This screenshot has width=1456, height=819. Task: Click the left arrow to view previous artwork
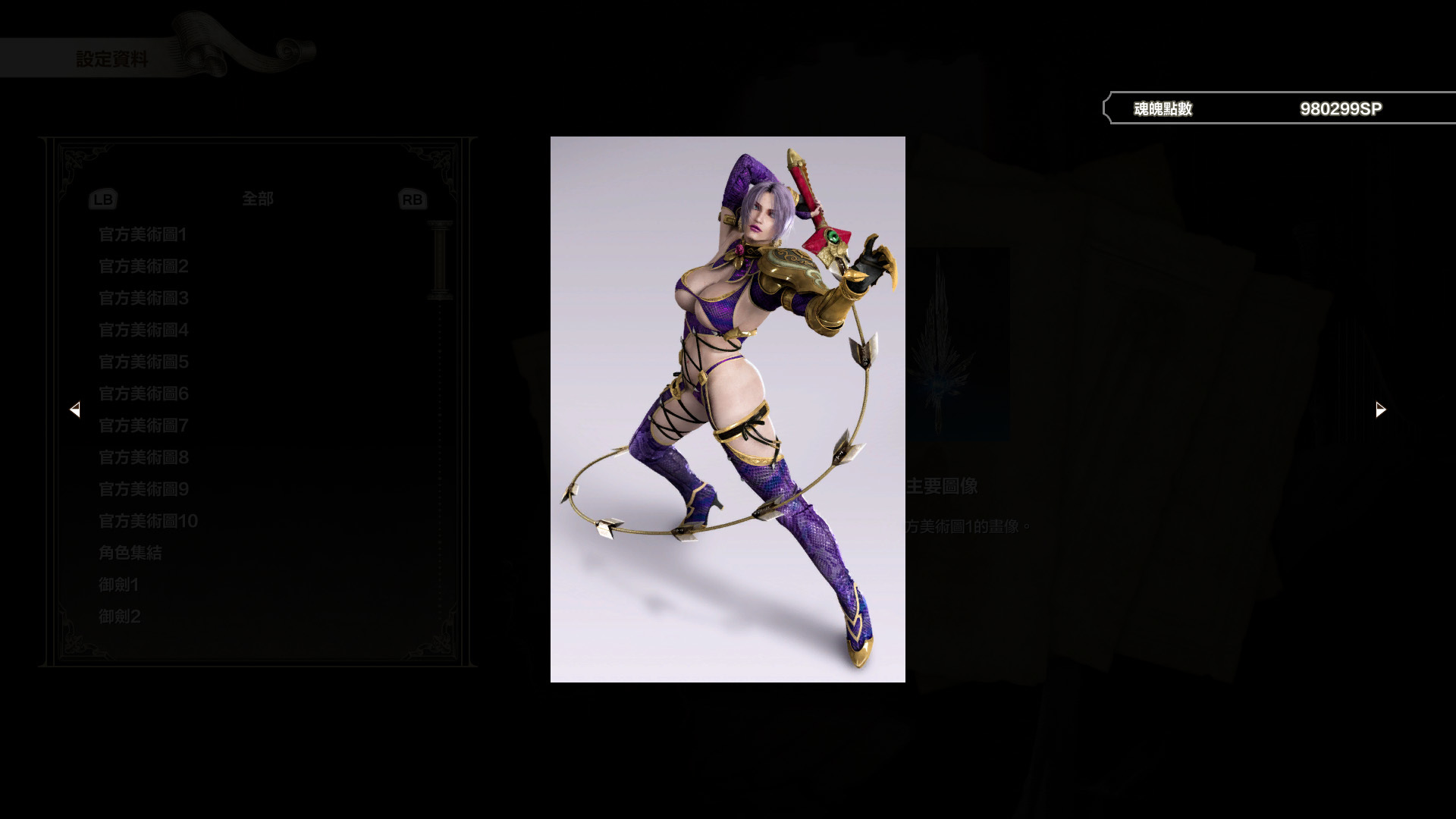(76, 409)
